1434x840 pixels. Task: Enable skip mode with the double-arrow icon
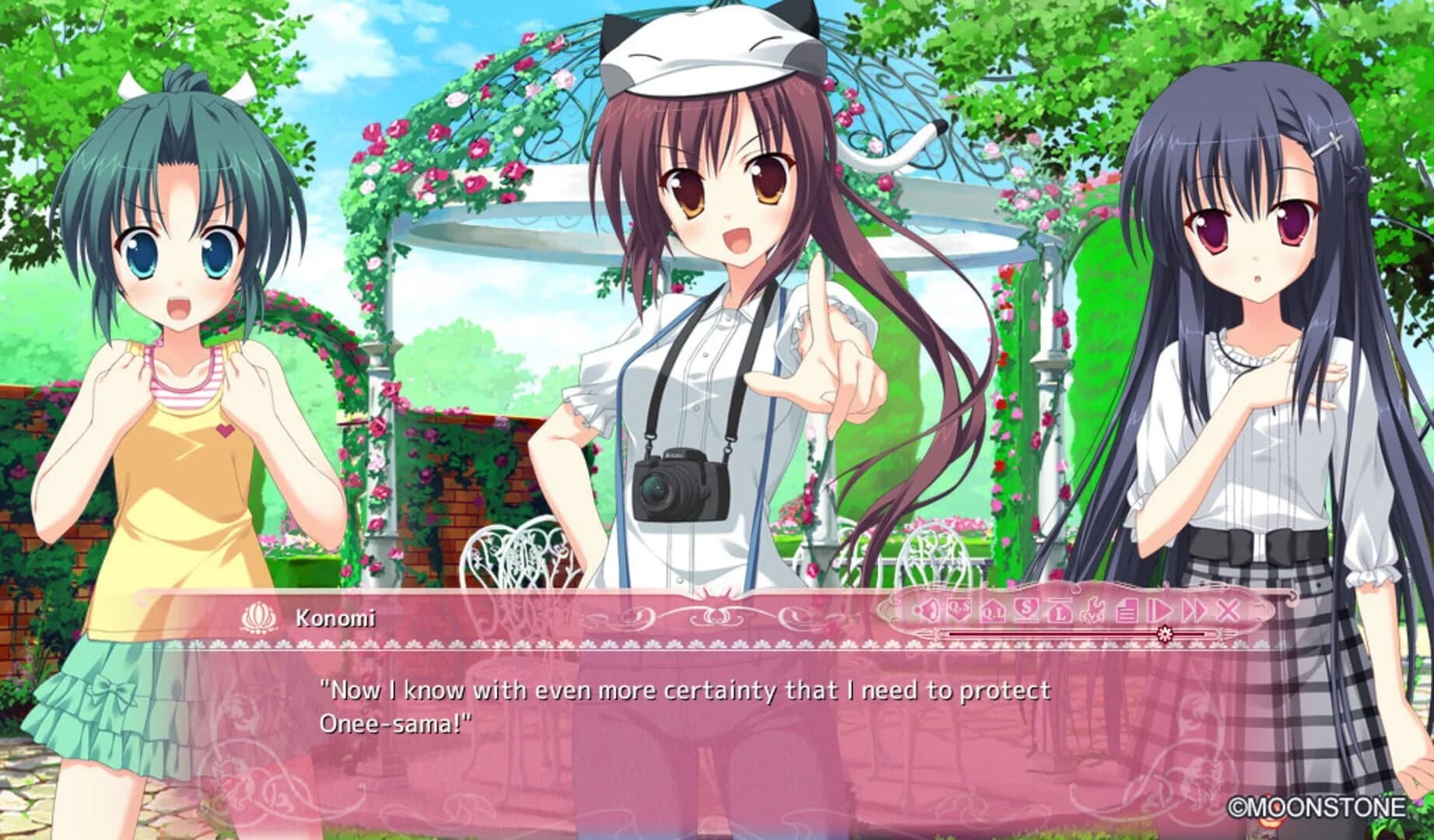click(x=1194, y=611)
